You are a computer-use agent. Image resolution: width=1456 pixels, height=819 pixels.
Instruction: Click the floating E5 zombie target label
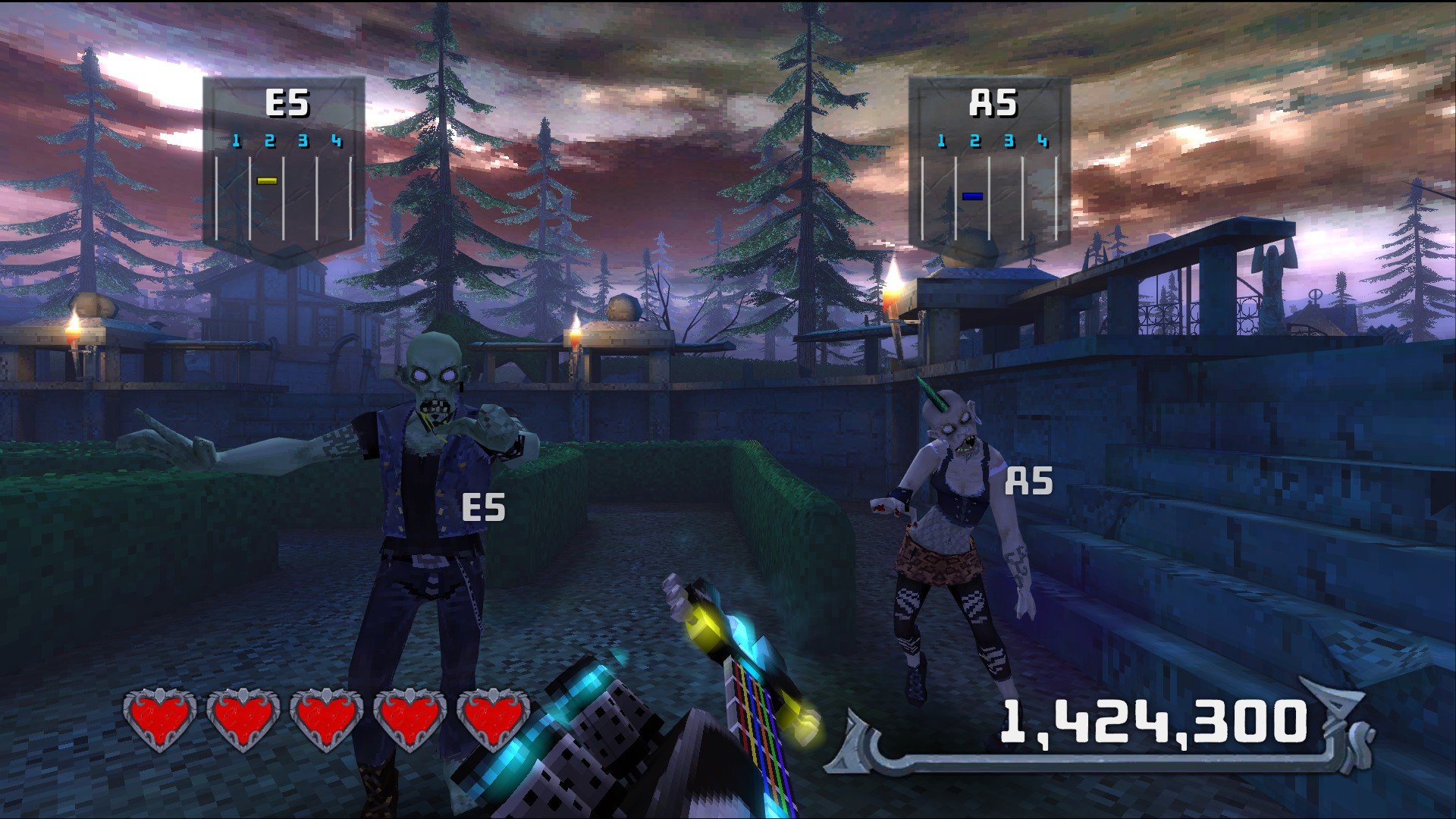(x=483, y=507)
